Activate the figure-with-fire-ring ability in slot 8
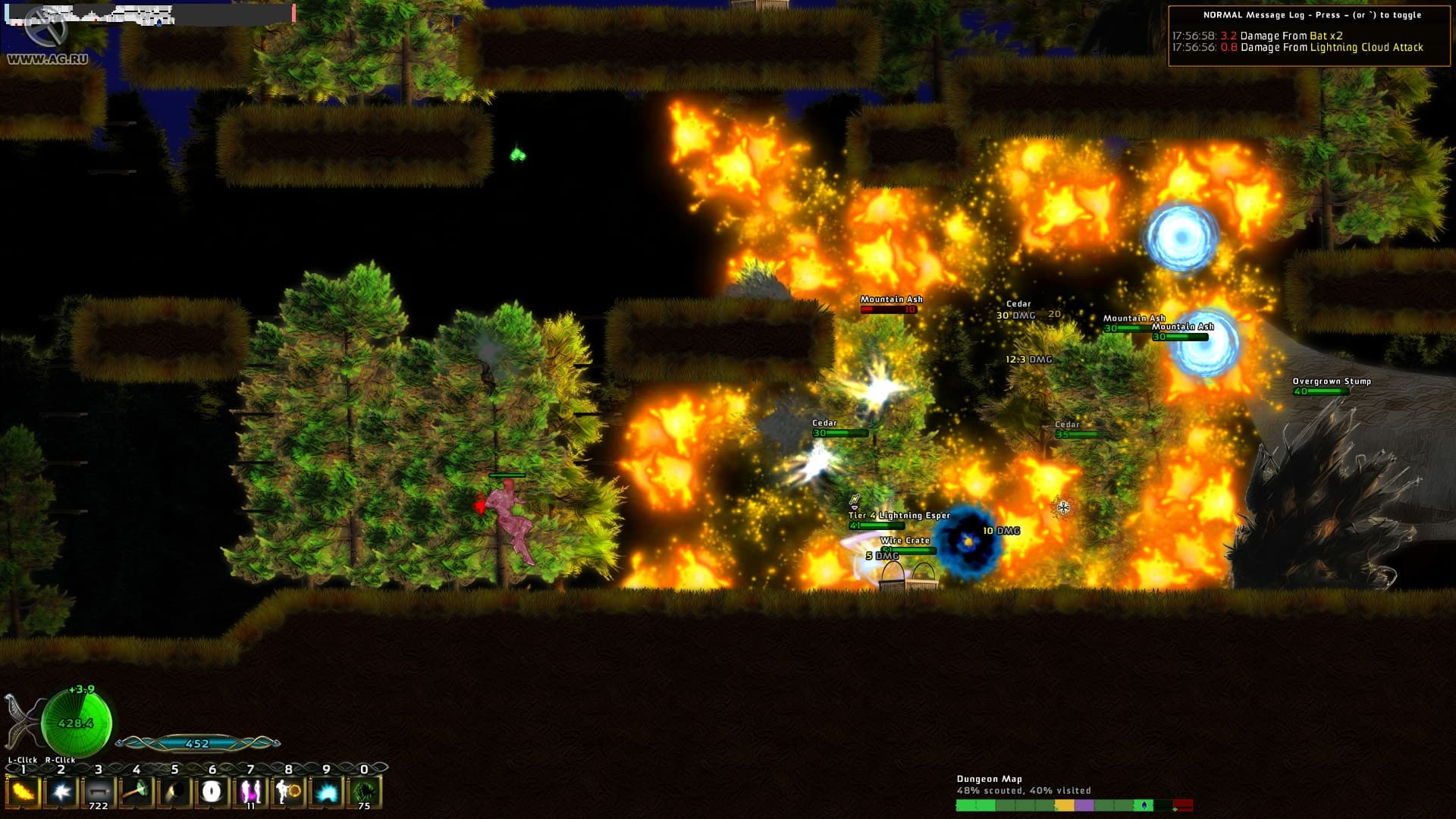The image size is (1456, 819). pos(288,792)
